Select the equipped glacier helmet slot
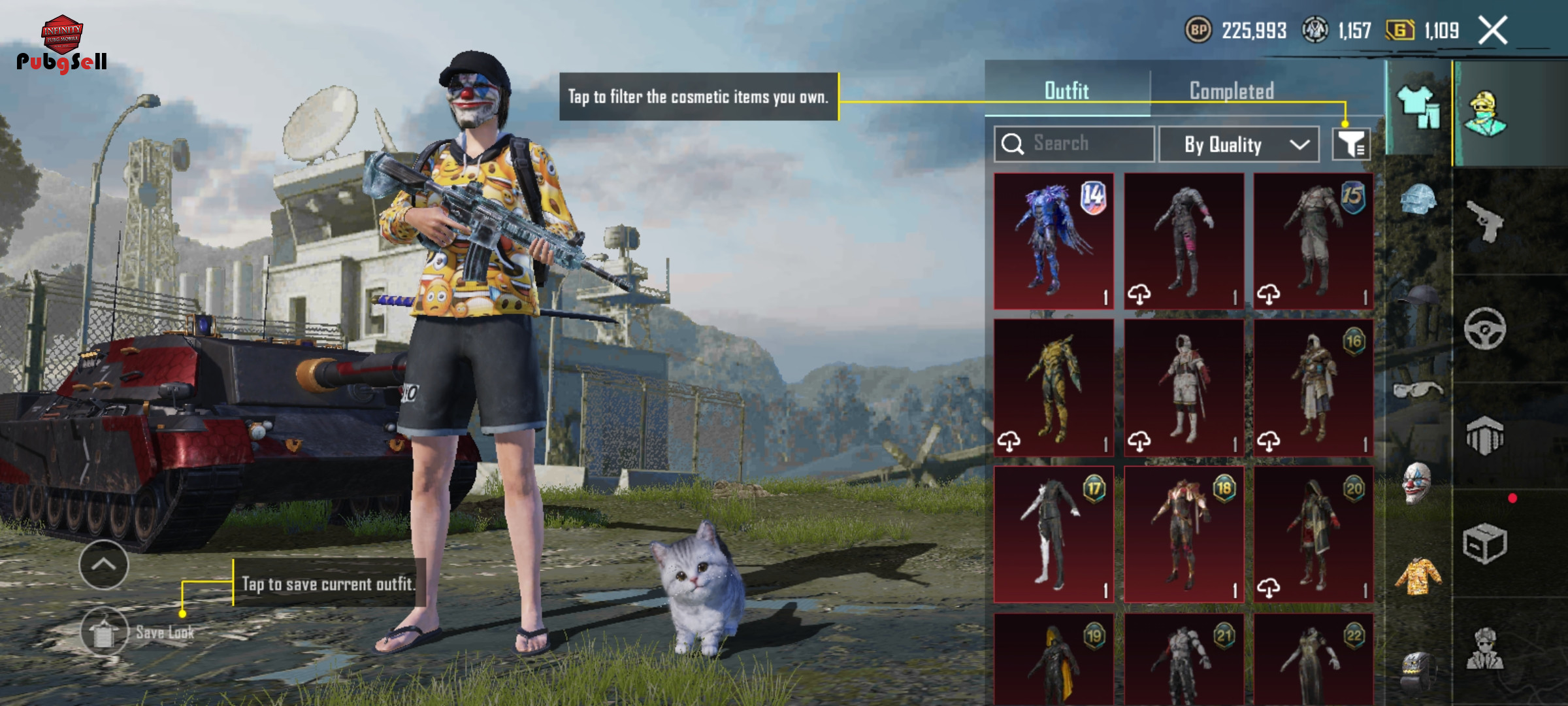This screenshot has height=706, width=1568. pyautogui.click(x=1416, y=199)
